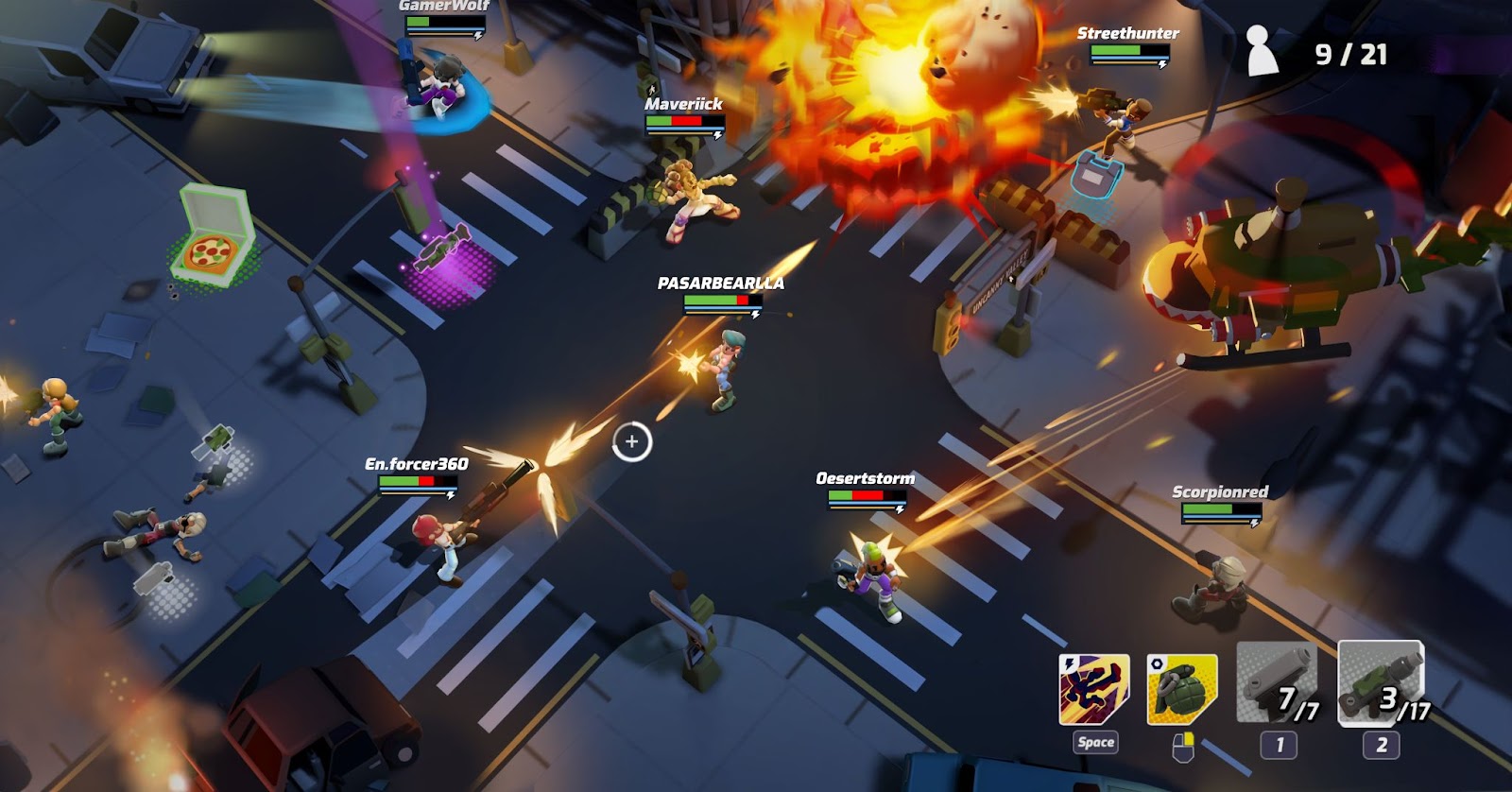
Task: Click PASARBEARLLA's name label
Action: click(x=720, y=281)
